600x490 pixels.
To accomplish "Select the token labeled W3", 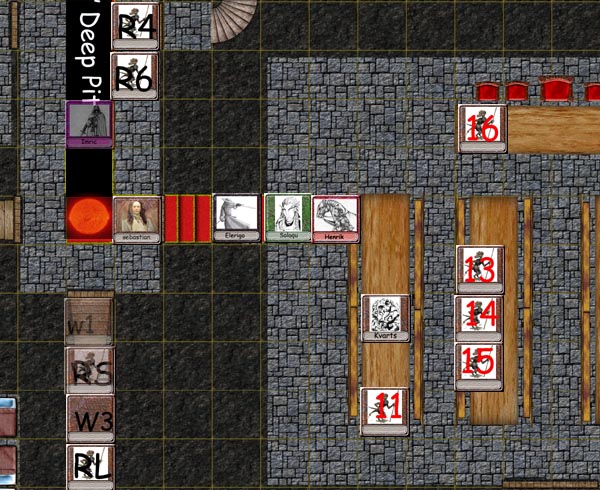I will click(91, 419).
